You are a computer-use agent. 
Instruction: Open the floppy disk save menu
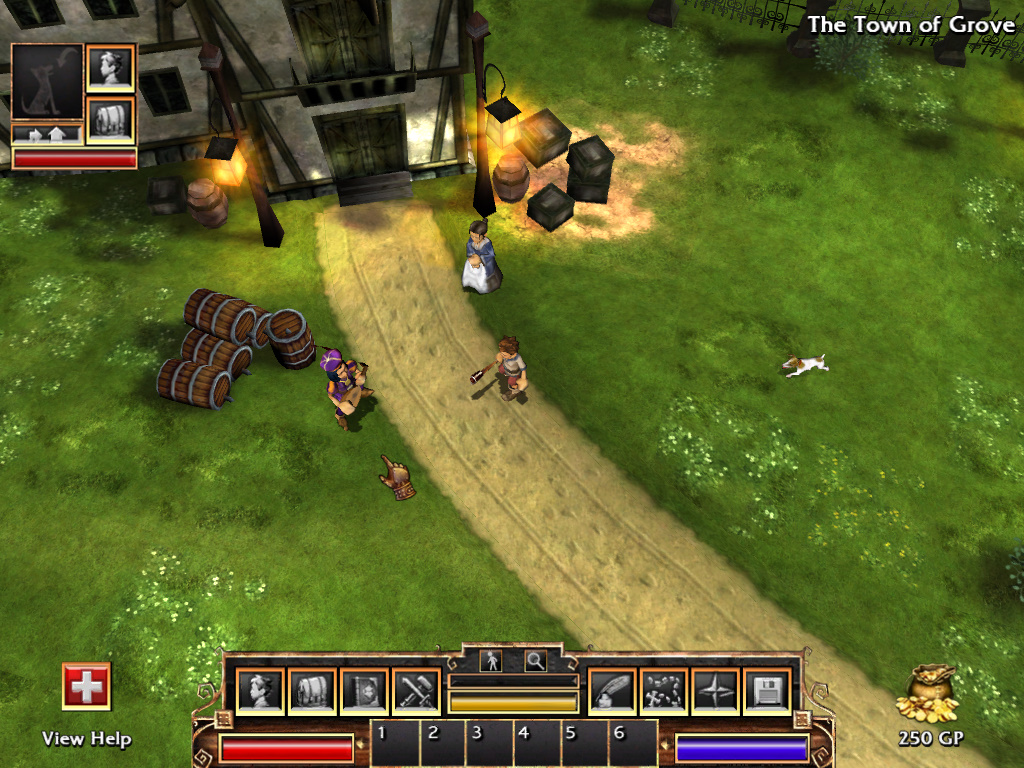767,692
